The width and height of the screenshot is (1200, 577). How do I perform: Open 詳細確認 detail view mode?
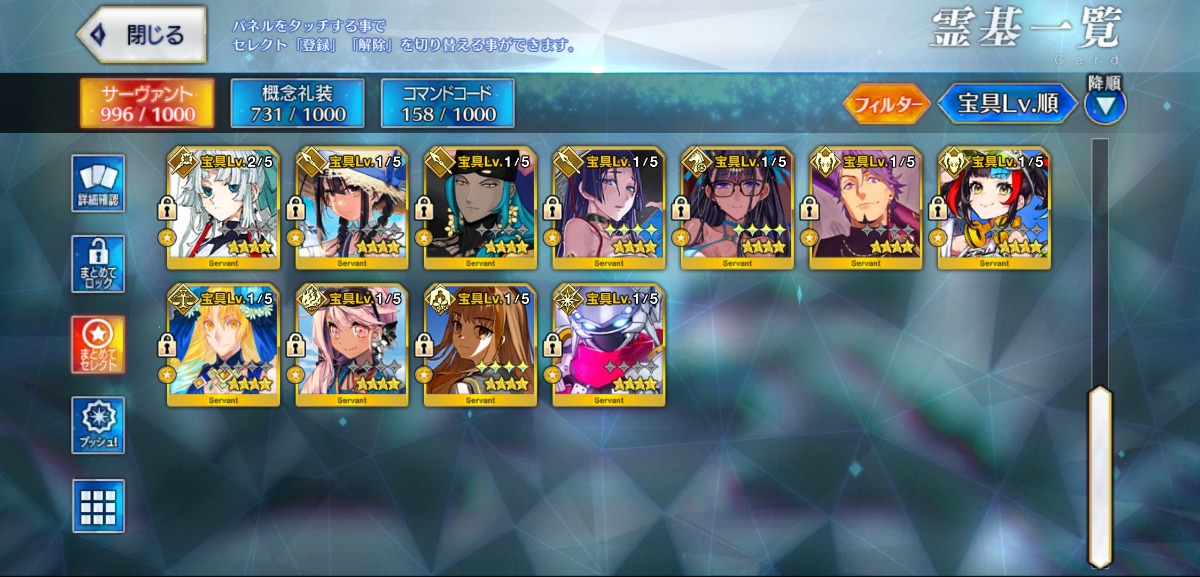(x=99, y=184)
